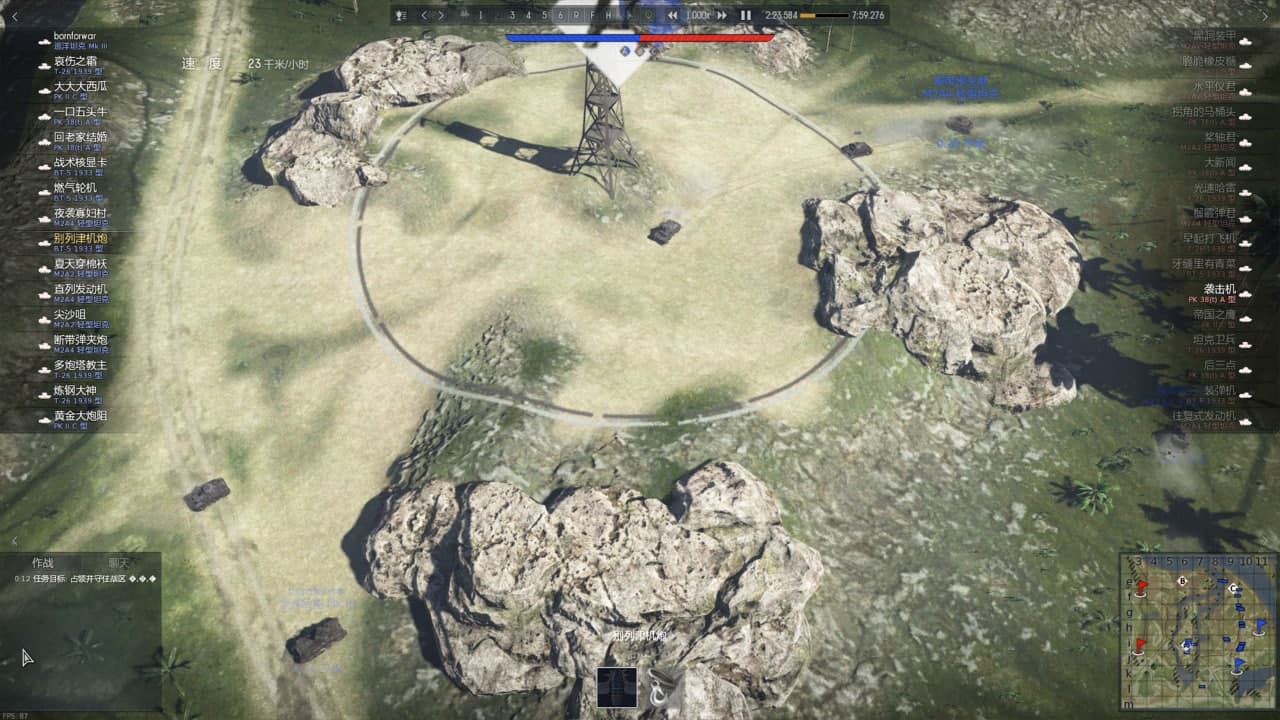Open the 1.000x playback speed selector
Viewport: 1280px width, 720px height.
pos(697,15)
